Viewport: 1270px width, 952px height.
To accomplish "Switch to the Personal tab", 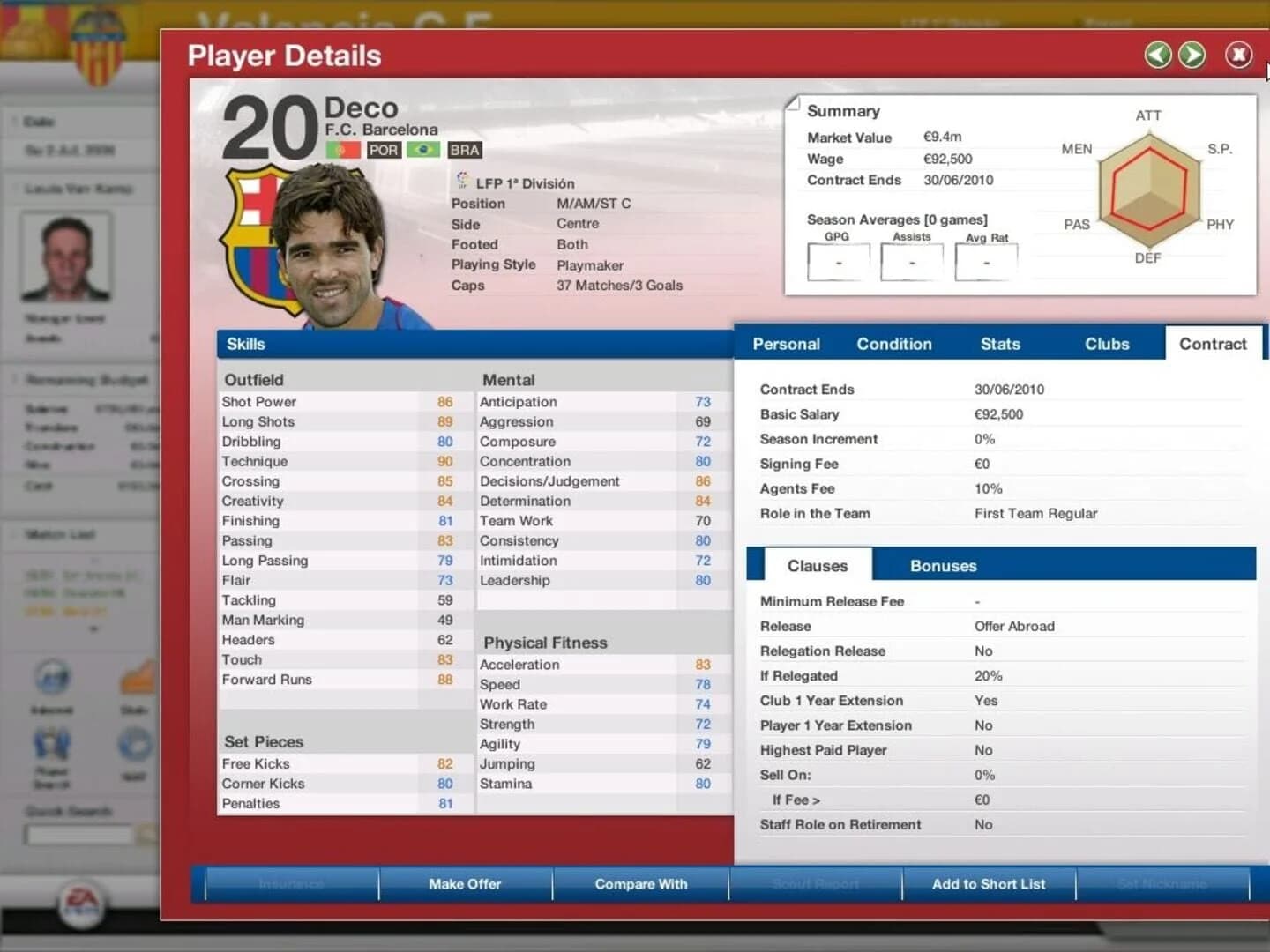I will [785, 344].
